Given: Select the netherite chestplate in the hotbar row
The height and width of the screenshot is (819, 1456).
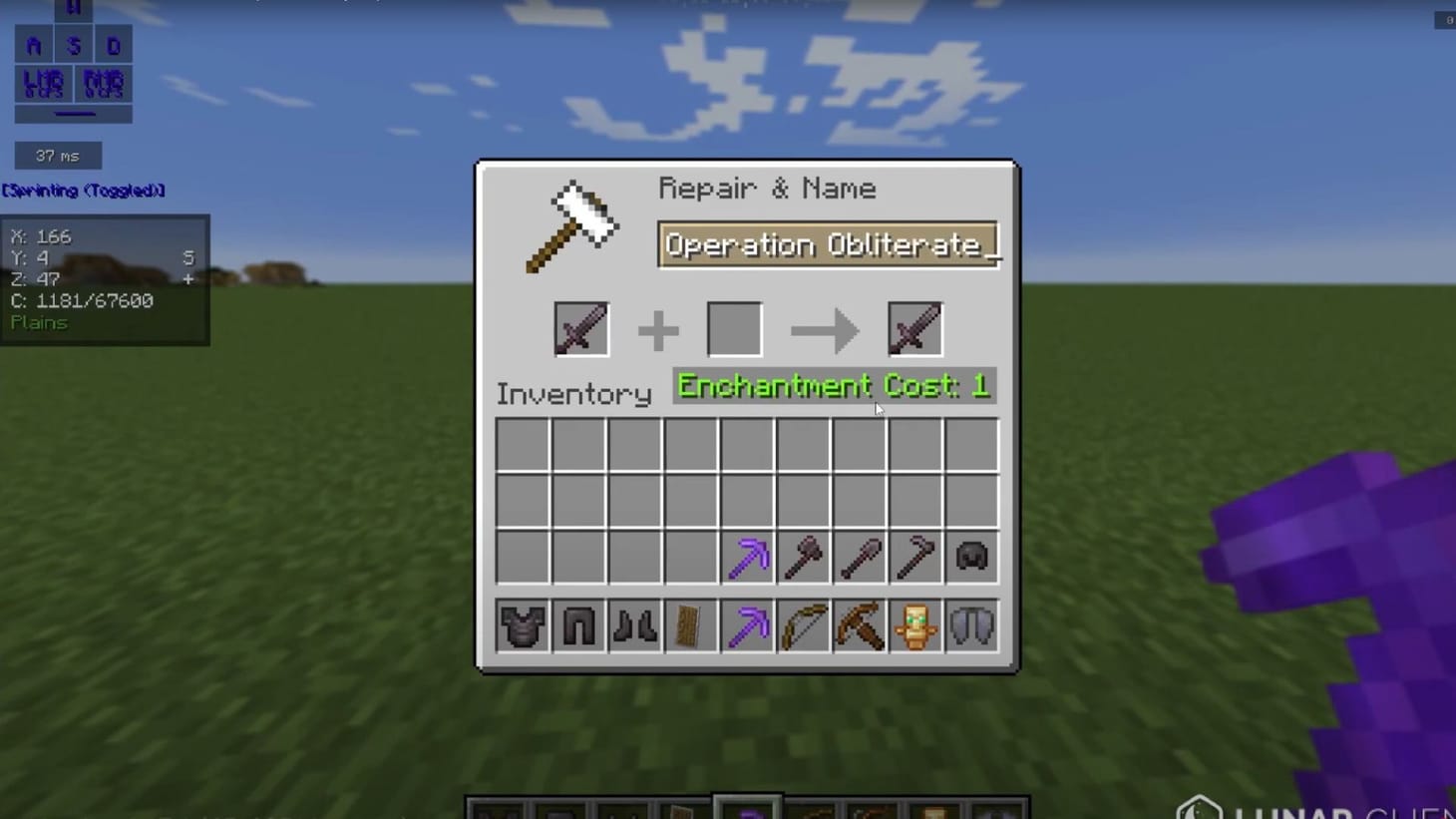Looking at the screenshot, I should (523, 625).
